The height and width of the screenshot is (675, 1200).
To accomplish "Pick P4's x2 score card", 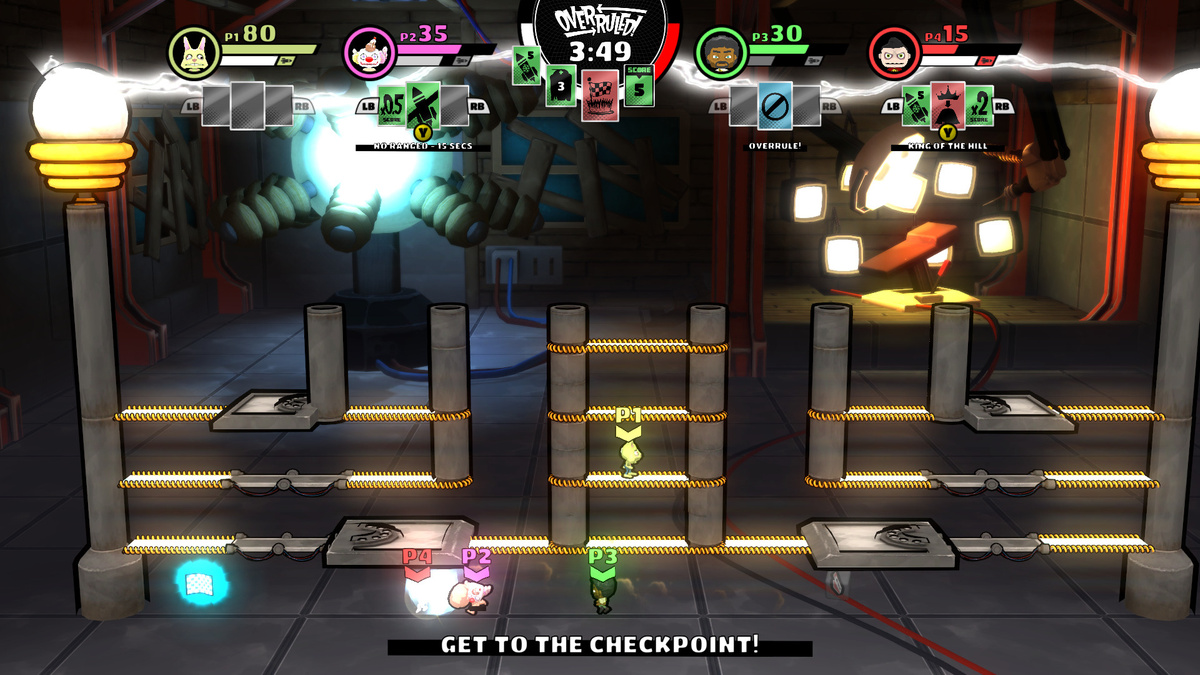I will click(979, 106).
